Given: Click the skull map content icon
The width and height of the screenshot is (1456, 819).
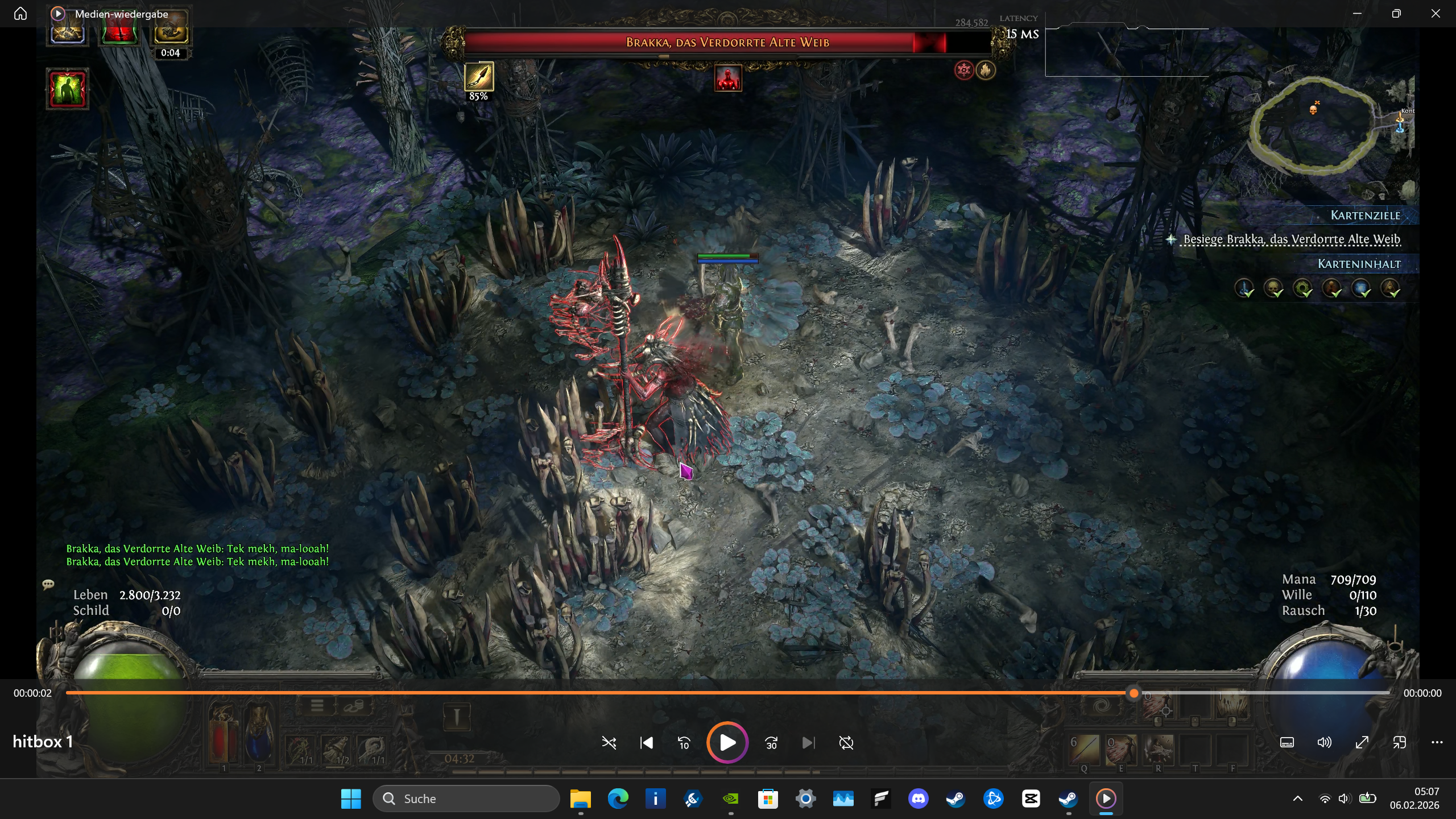Looking at the screenshot, I should click(x=1273, y=288).
